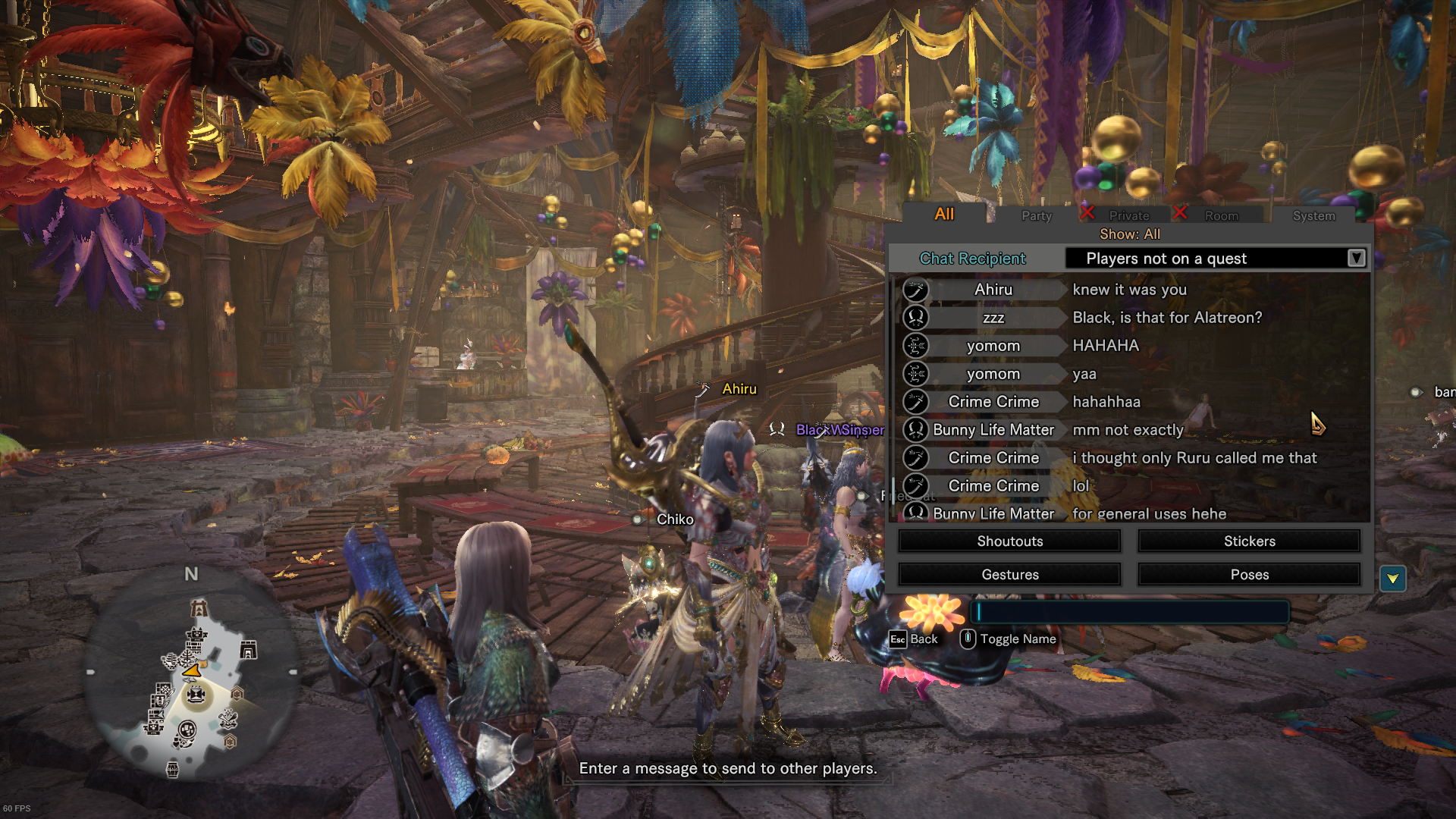This screenshot has height=819, width=1456.
Task: Choose the Gestures button
Action: pos(1009,575)
